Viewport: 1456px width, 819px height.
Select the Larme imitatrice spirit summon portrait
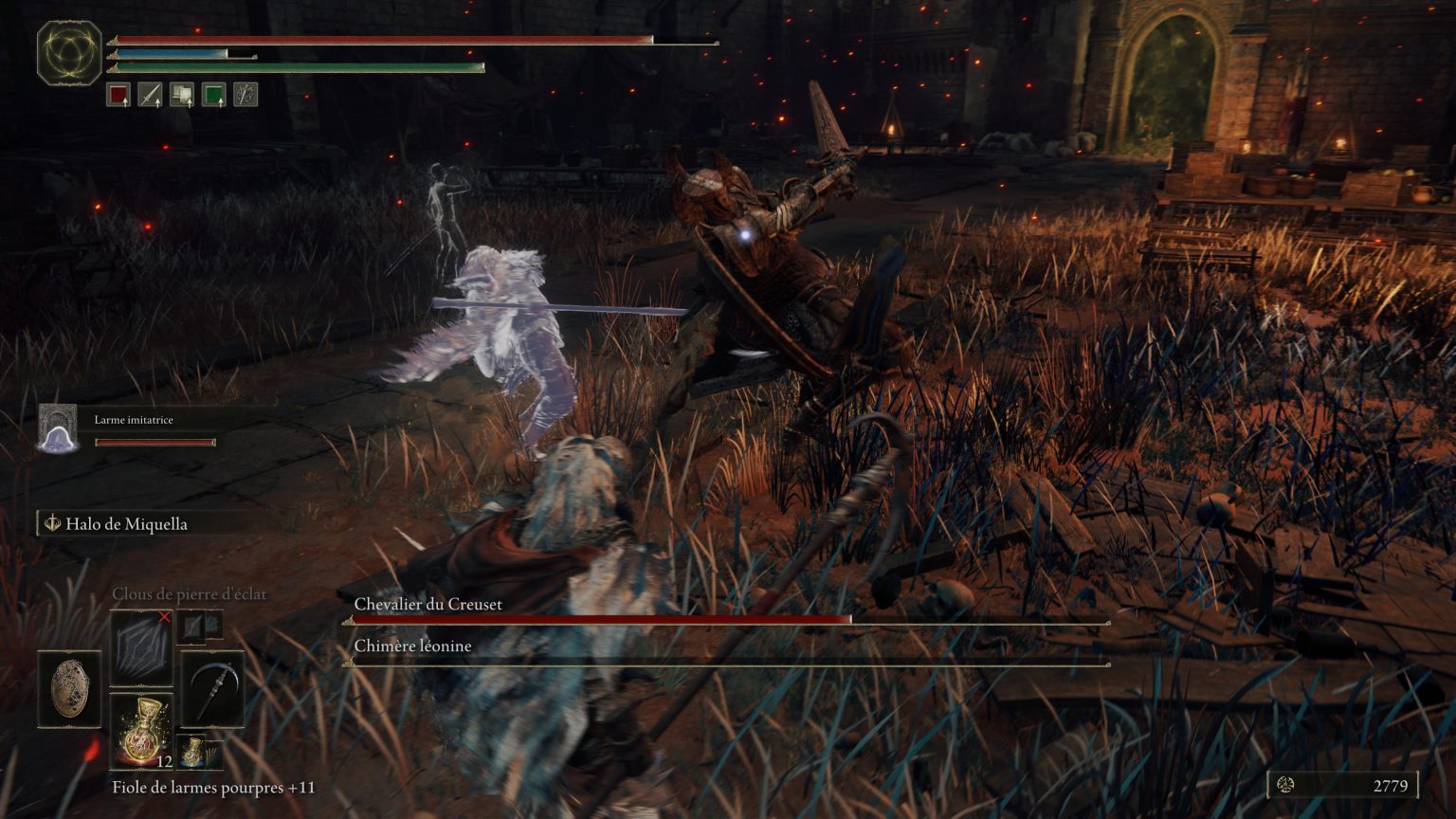pyautogui.click(x=59, y=427)
